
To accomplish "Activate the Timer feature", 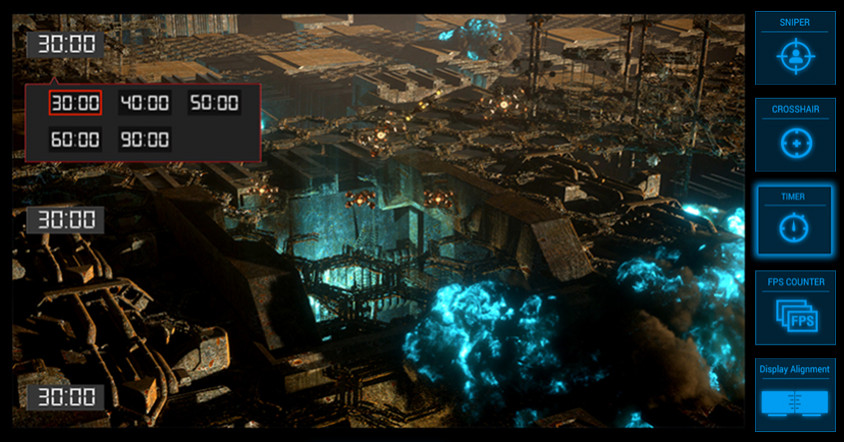I will (795, 221).
